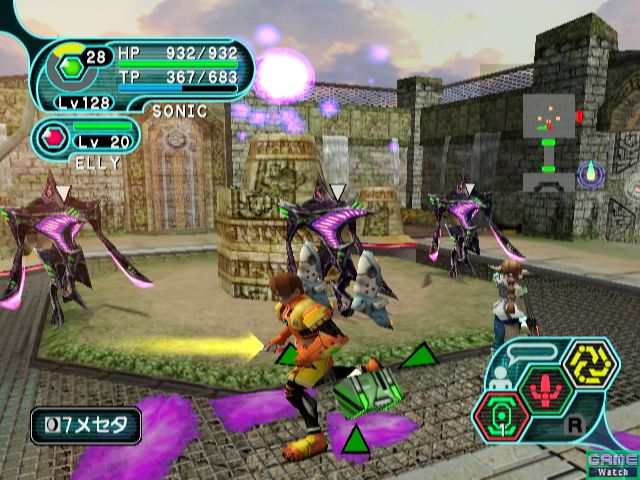Click SONIC's green hexagon player emblem
Viewport: 640px width, 480px height.
pyautogui.click(x=72, y=68)
